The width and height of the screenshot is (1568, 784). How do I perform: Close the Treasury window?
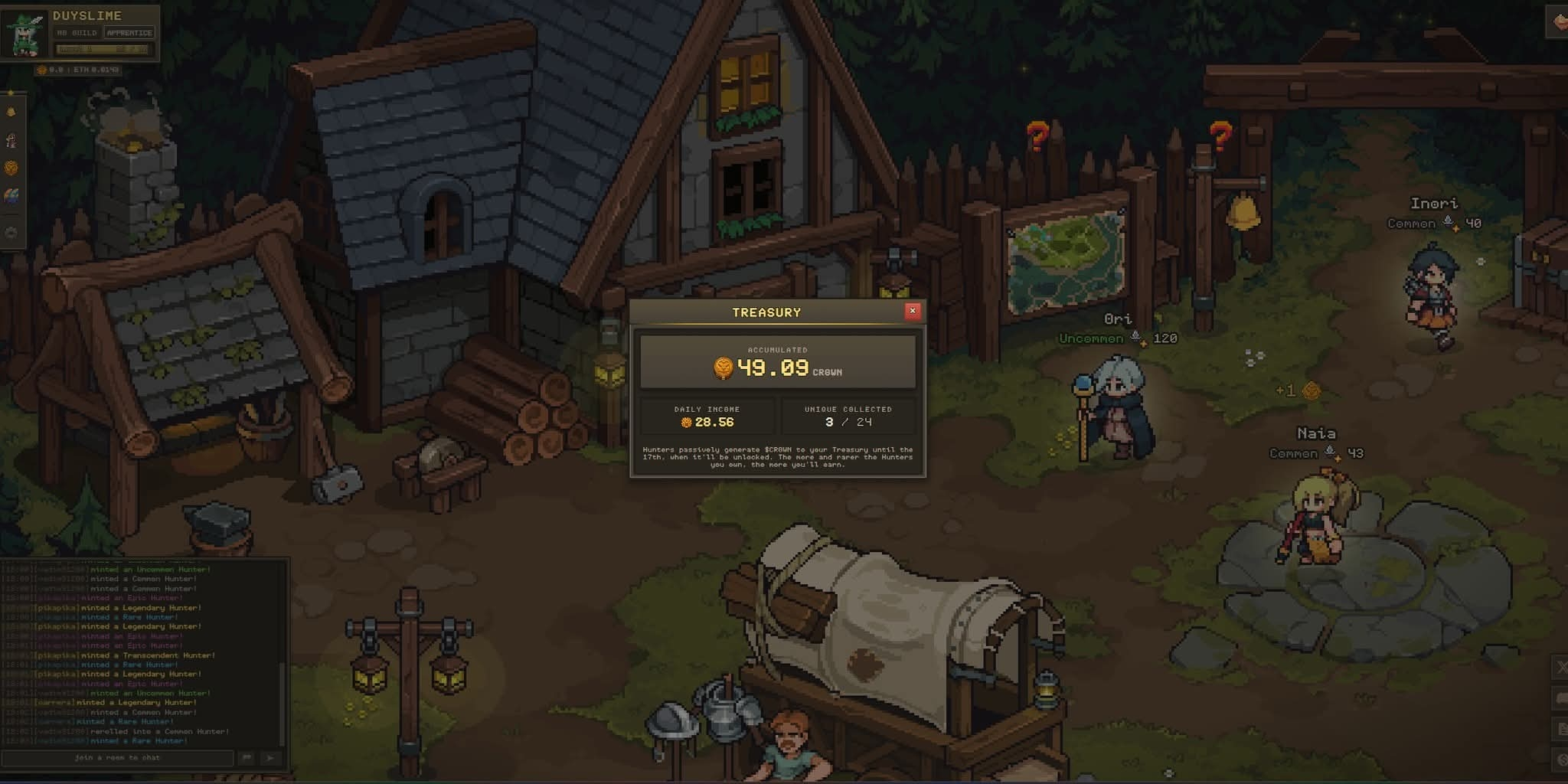pos(912,311)
